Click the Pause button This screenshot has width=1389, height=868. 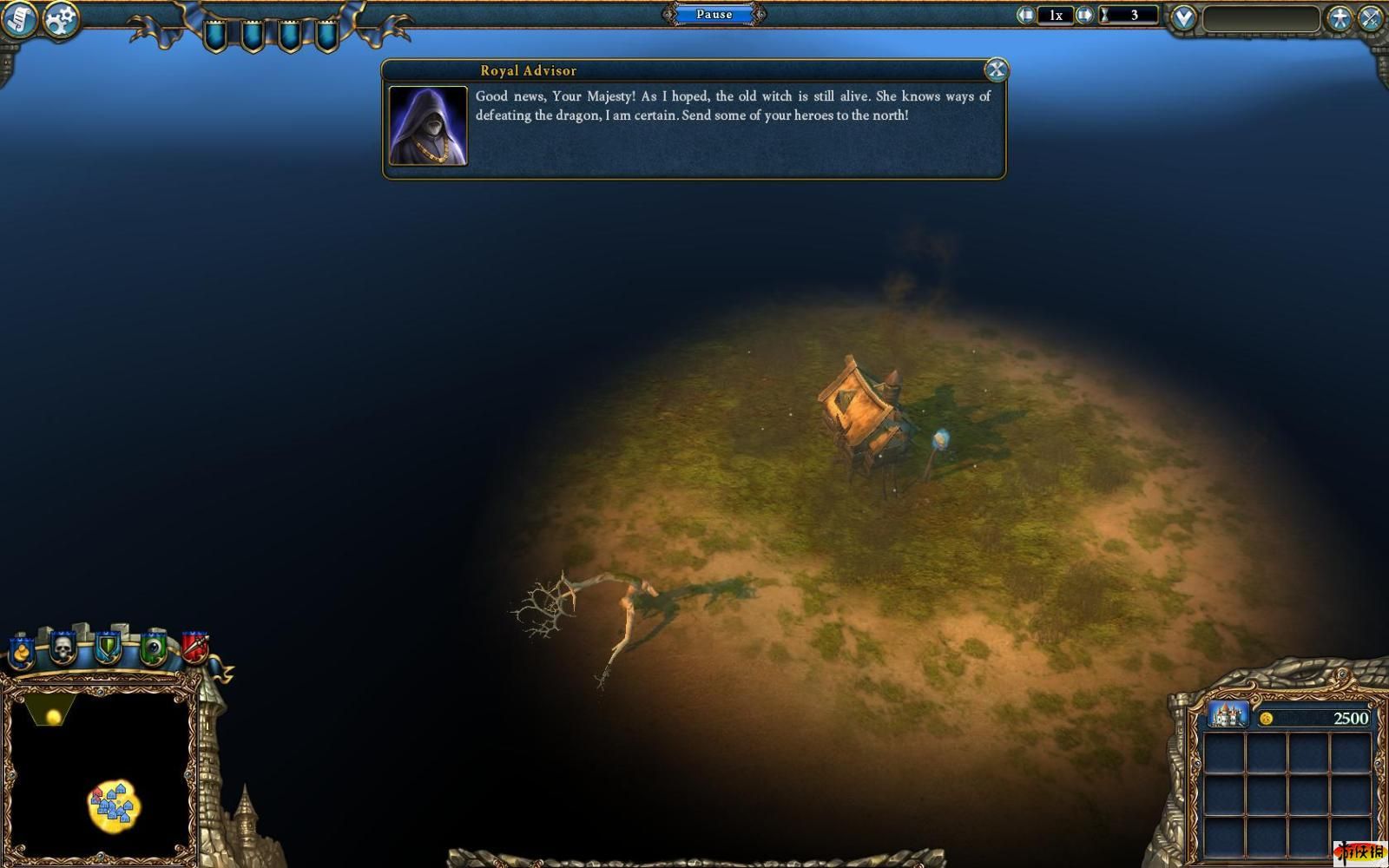pyautogui.click(x=714, y=14)
